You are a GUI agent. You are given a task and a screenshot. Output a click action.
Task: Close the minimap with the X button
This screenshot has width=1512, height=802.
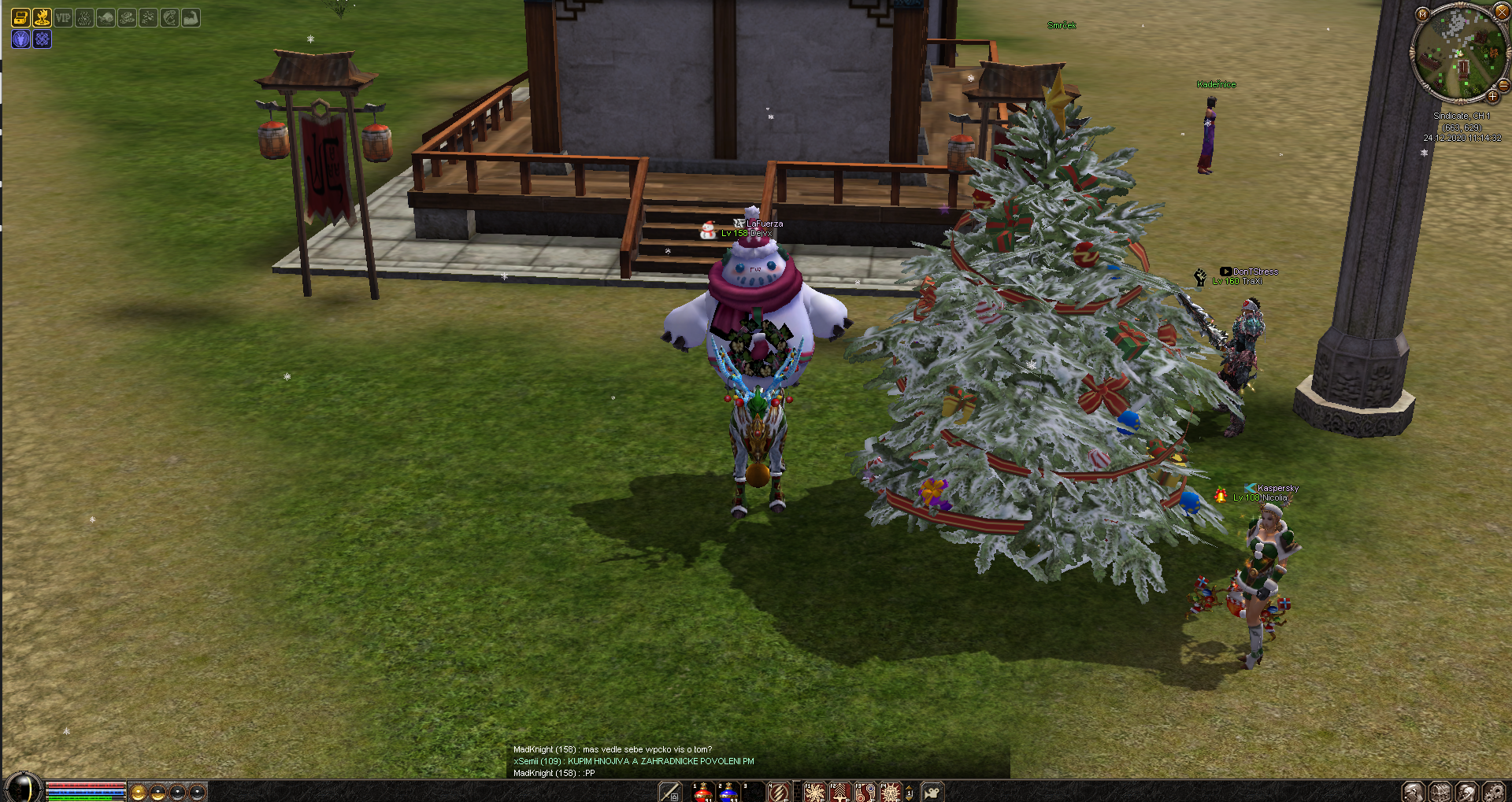point(1502,12)
